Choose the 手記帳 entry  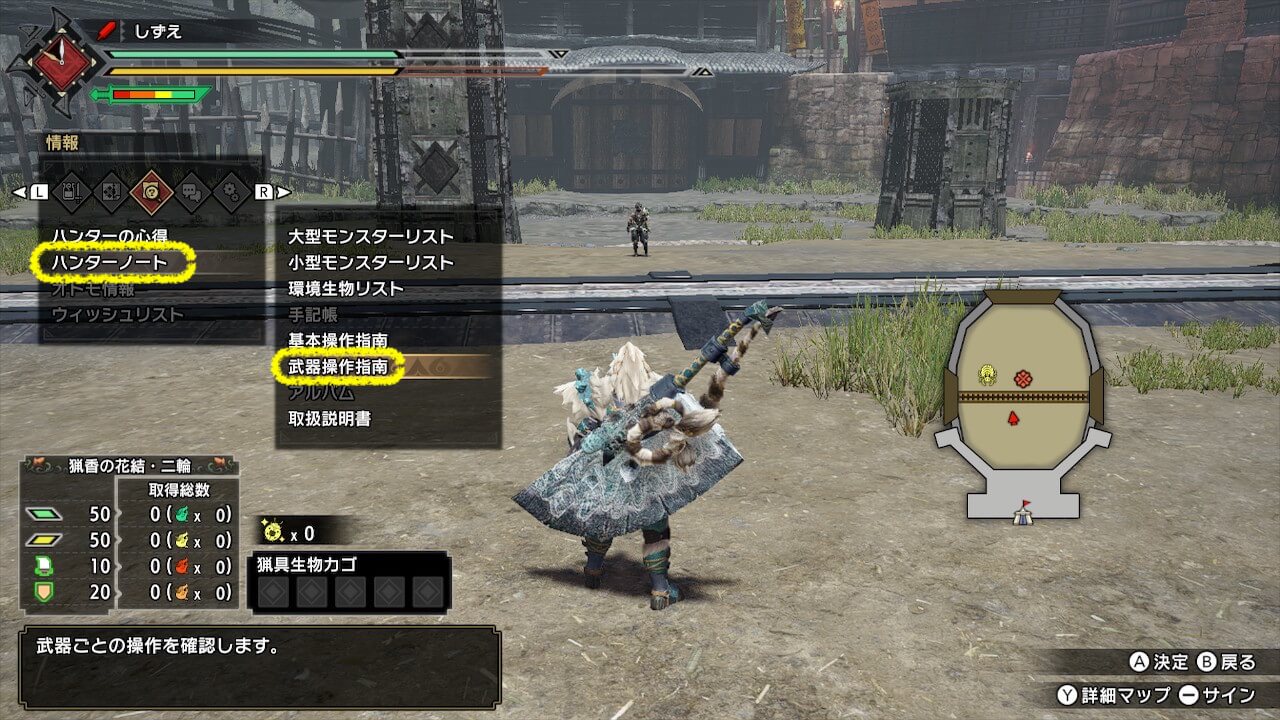[313, 314]
